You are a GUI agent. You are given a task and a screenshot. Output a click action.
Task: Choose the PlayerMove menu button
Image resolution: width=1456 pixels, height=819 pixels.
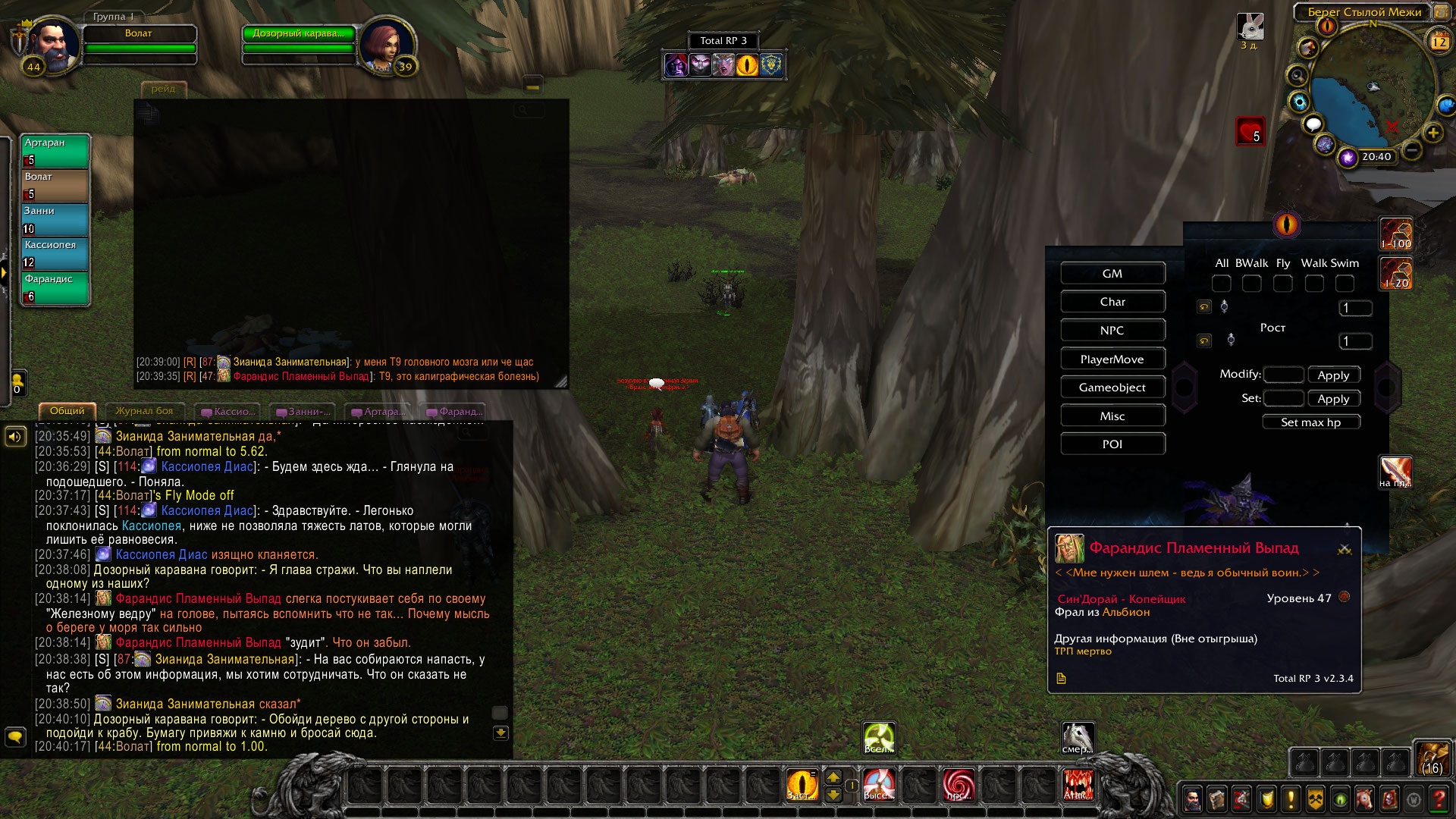[1112, 359]
